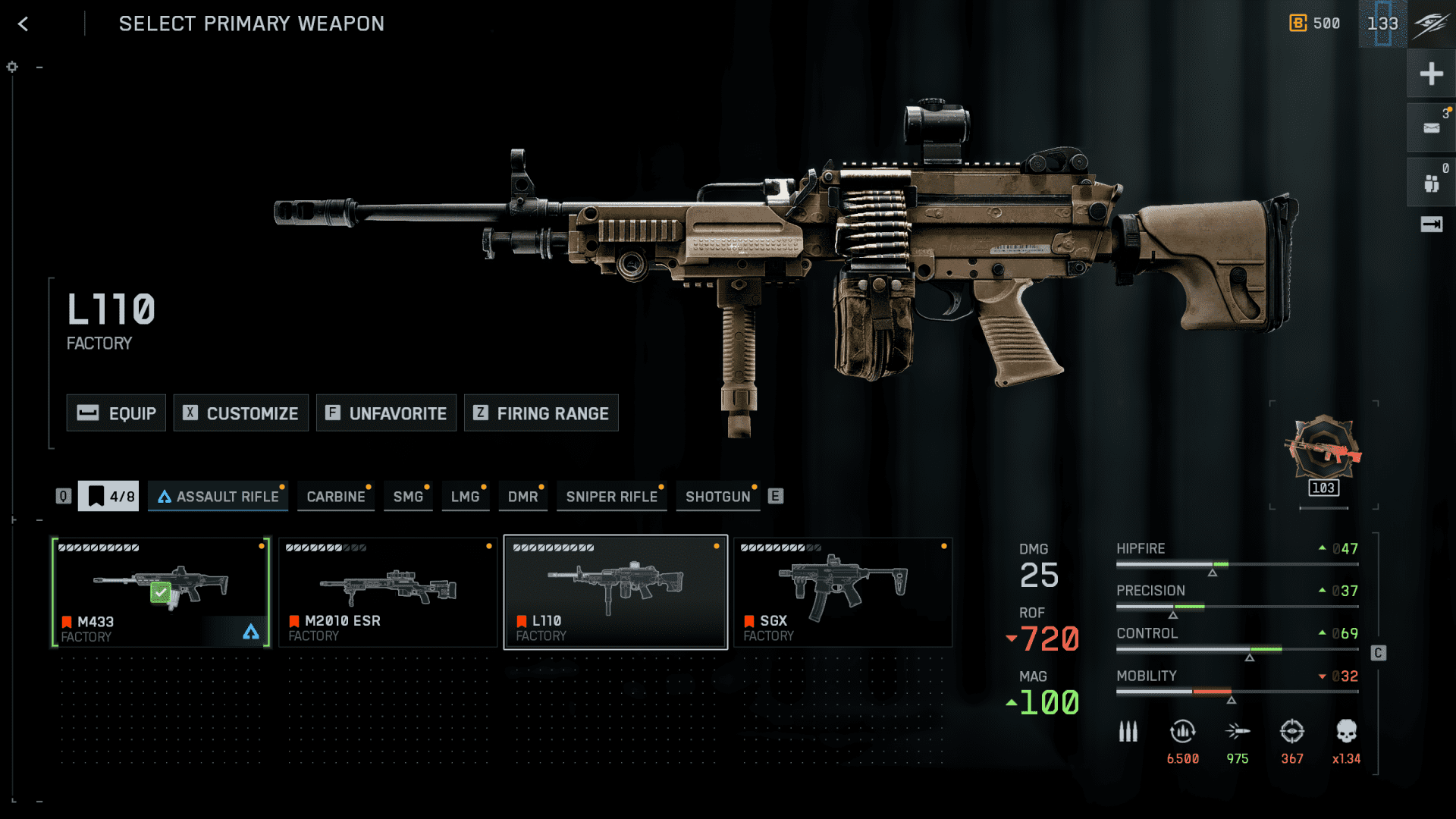Viewport: 1456px width, 819px height.
Task: Select the M433 Factory weapon tile
Action: [x=161, y=592]
